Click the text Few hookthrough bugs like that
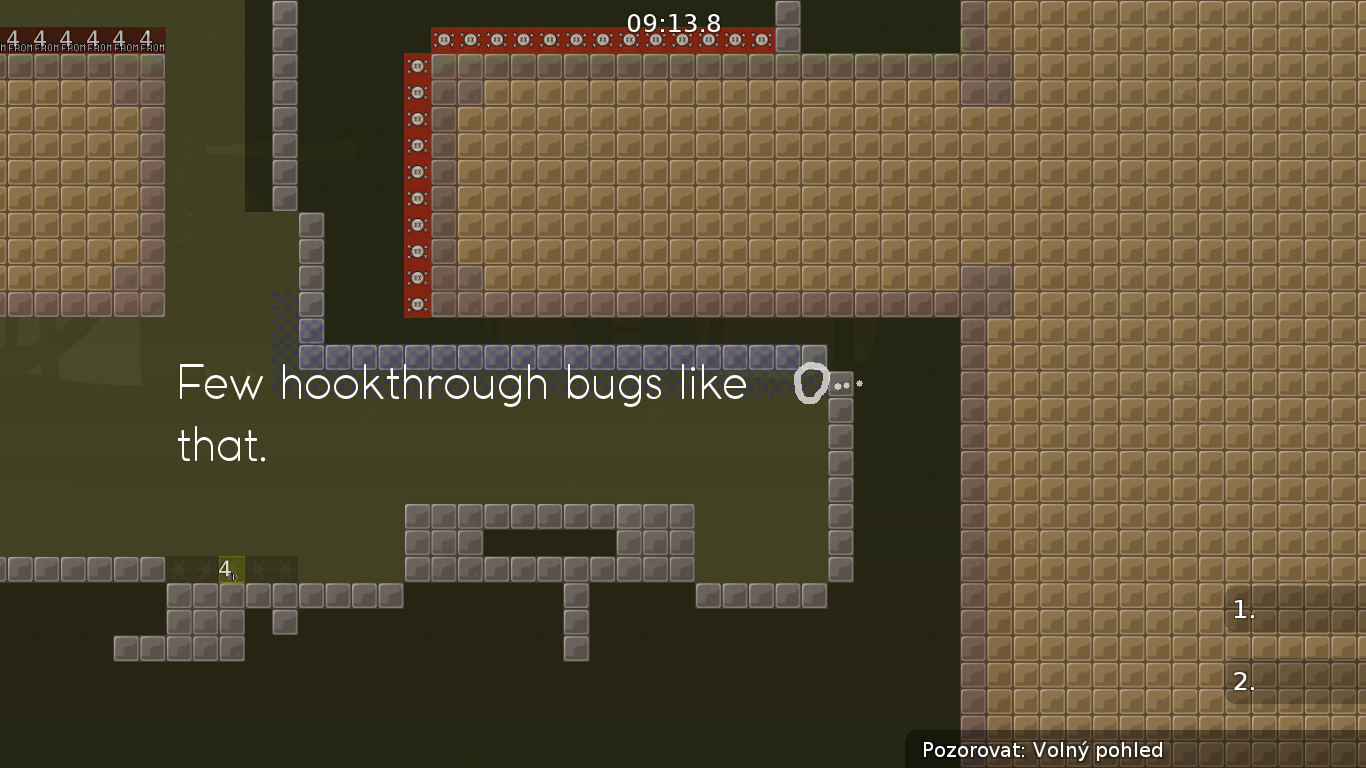The width and height of the screenshot is (1366, 768). click(x=460, y=414)
